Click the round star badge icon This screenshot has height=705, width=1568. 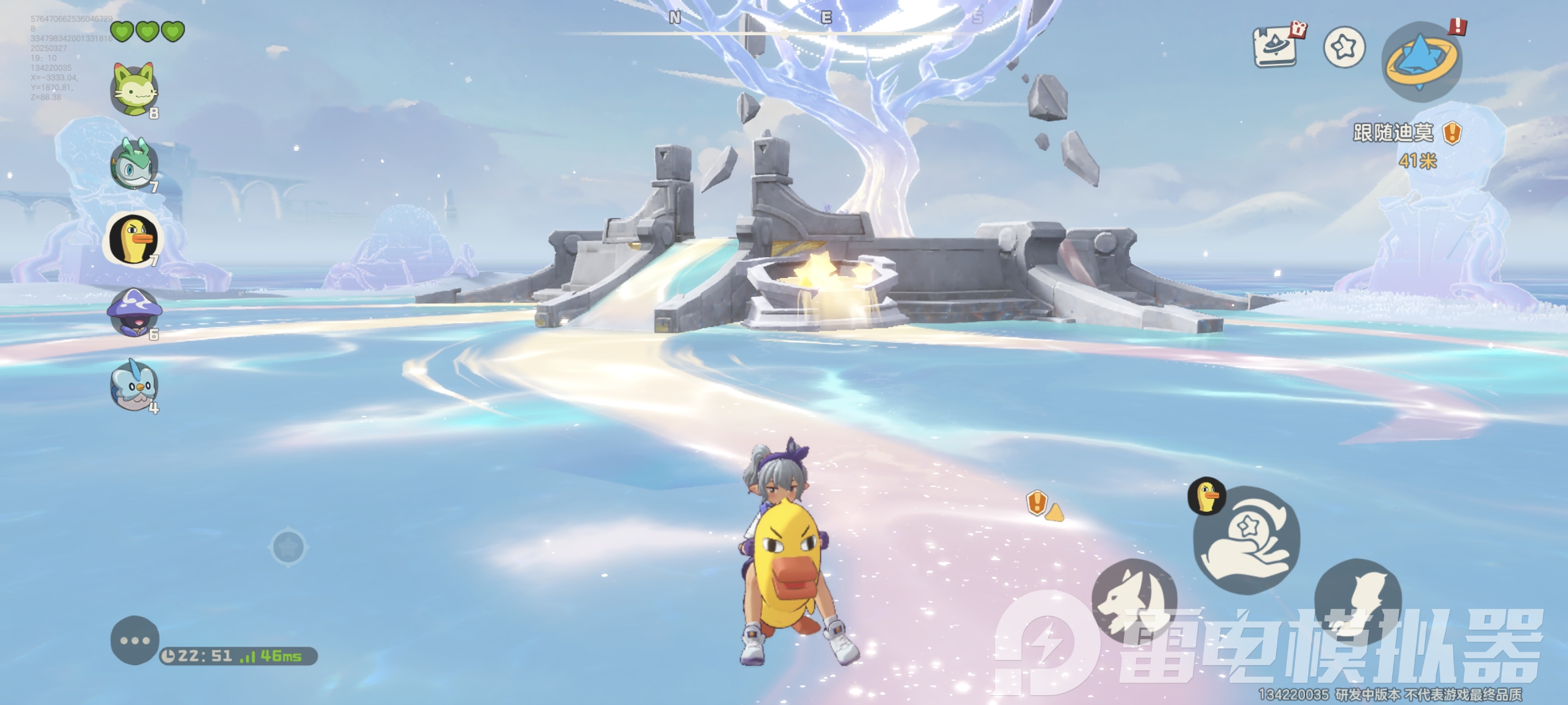(x=1344, y=47)
